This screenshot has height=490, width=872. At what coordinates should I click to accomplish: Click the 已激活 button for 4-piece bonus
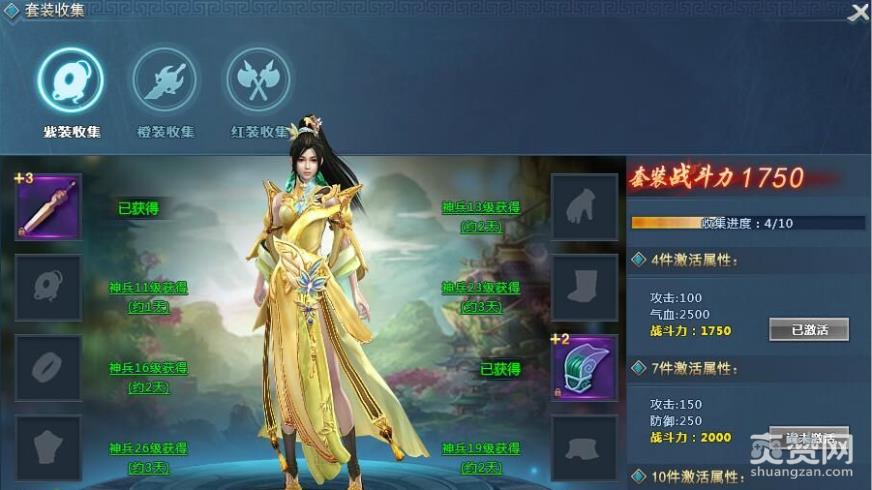pyautogui.click(x=808, y=330)
